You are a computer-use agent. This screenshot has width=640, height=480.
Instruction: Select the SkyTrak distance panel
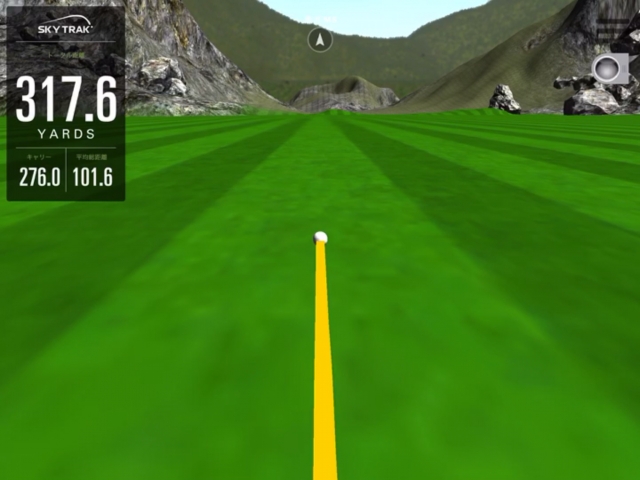click(x=66, y=103)
